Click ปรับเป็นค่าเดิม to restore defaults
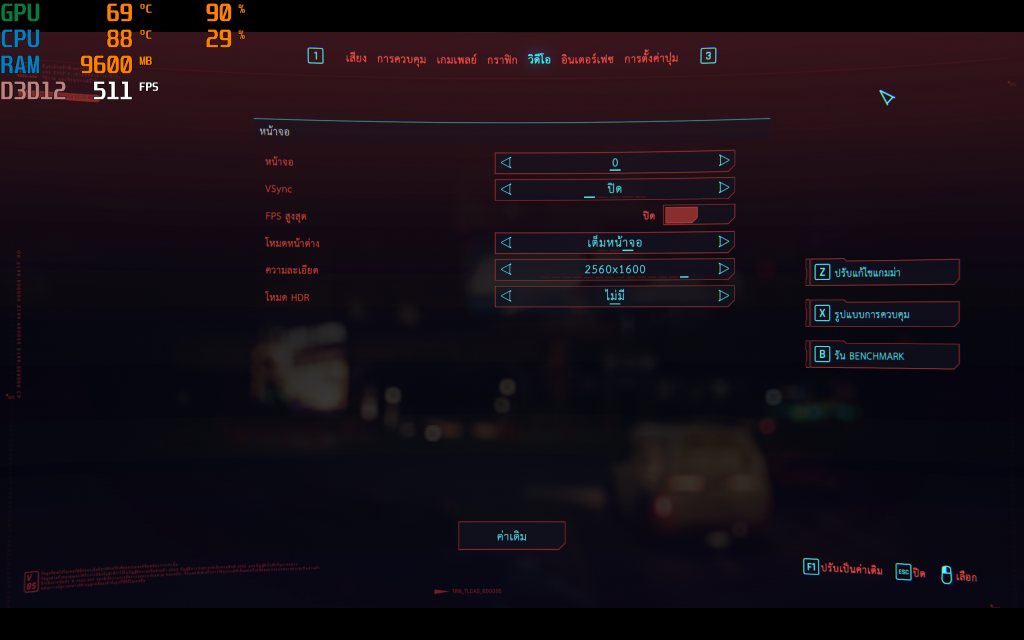 [x=843, y=569]
